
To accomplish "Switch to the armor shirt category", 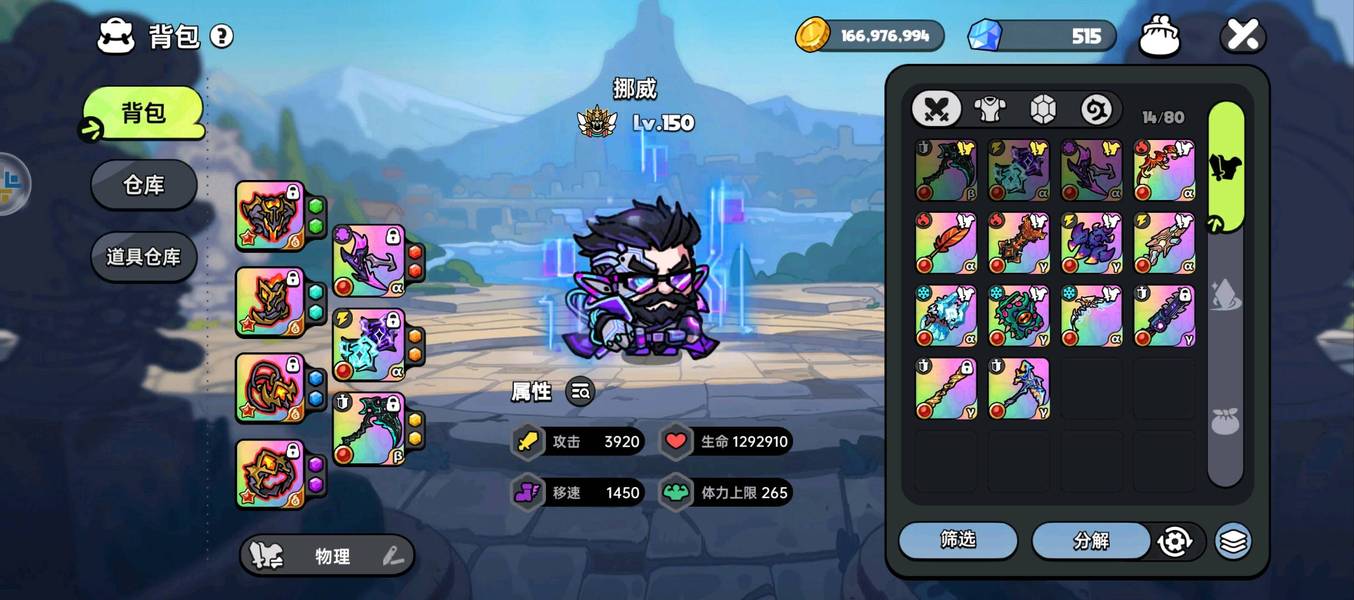I will point(990,109).
